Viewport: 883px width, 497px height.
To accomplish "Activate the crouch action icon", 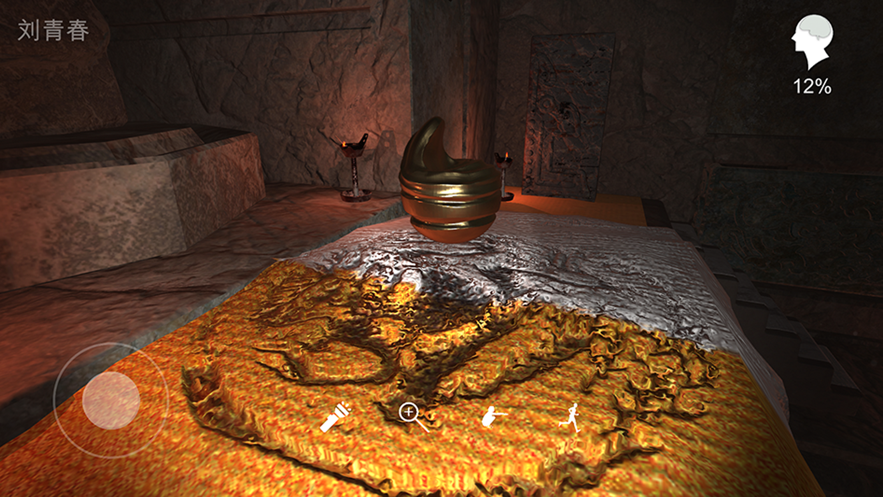I will [x=492, y=417].
